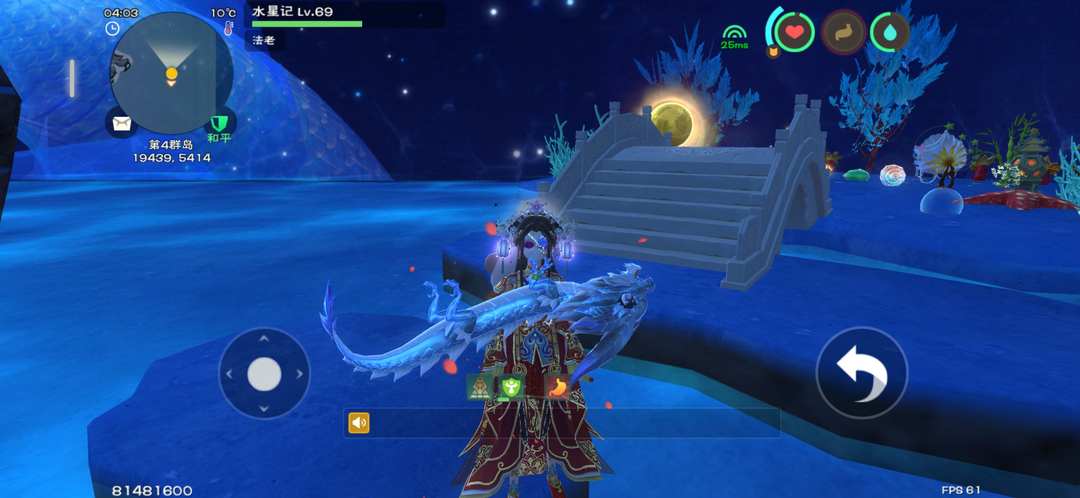Tap the network ping signal icon

tap(734, 35)
